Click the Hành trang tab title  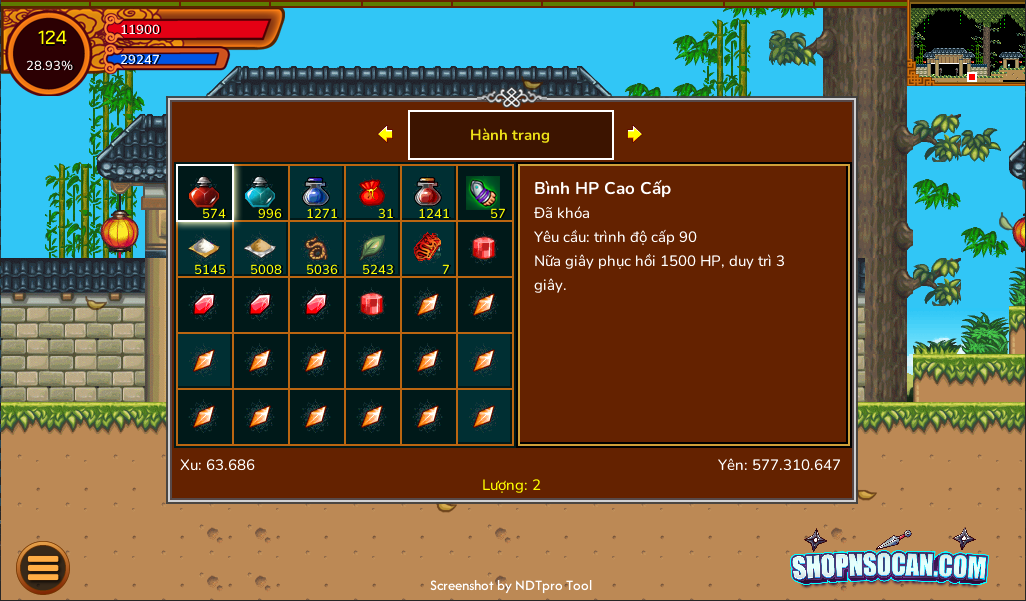[x=510, y=135]
